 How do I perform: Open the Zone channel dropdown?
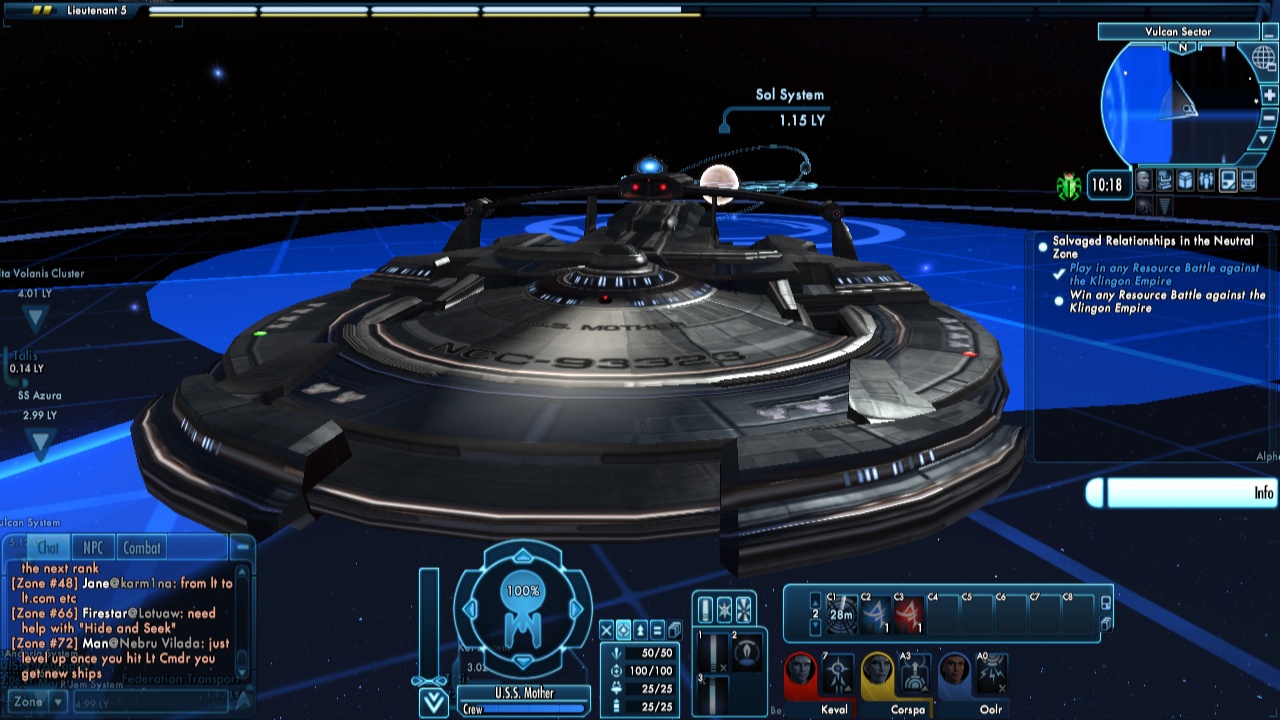(58, 702)
